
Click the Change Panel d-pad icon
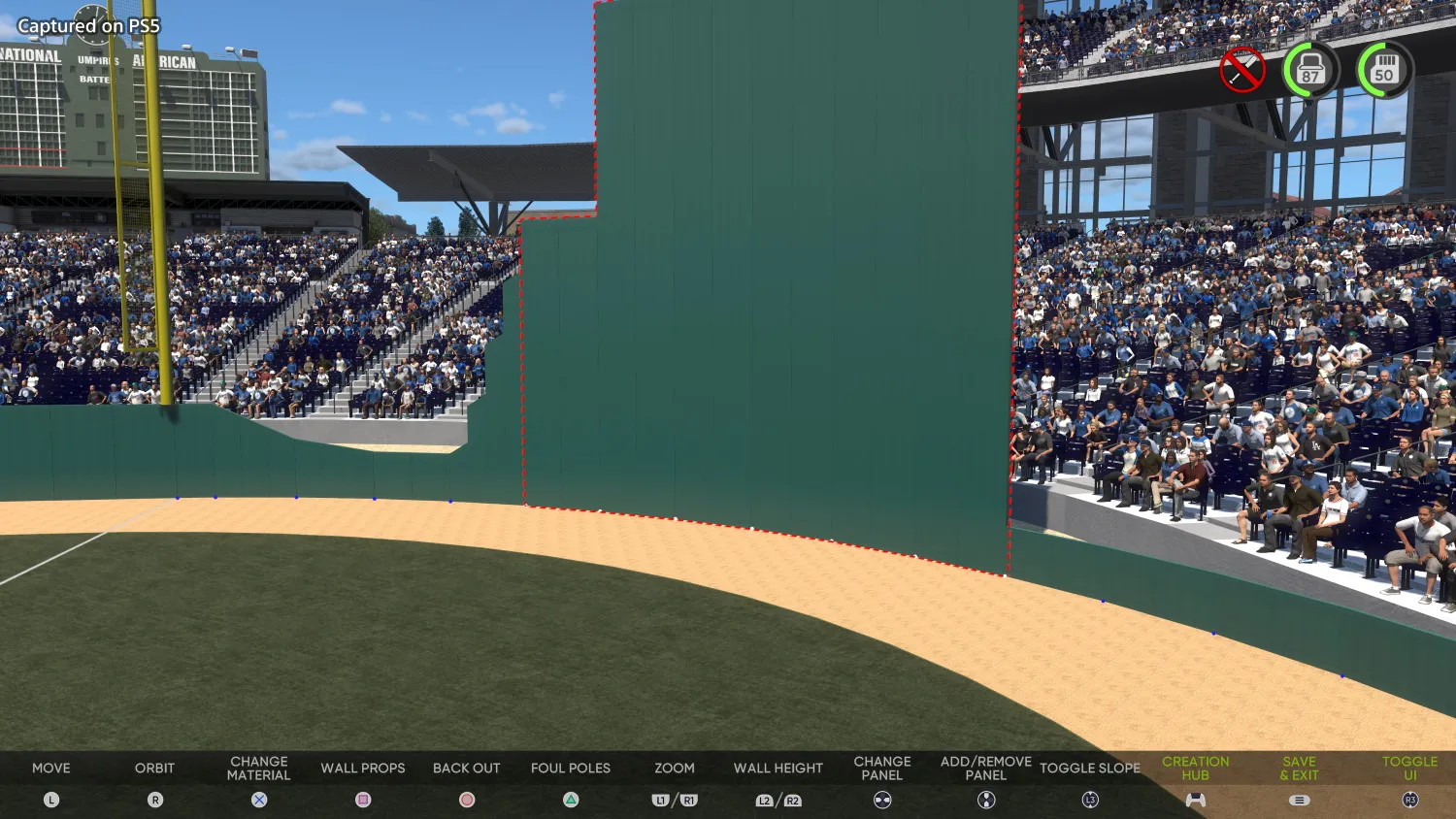coord(881,800)
